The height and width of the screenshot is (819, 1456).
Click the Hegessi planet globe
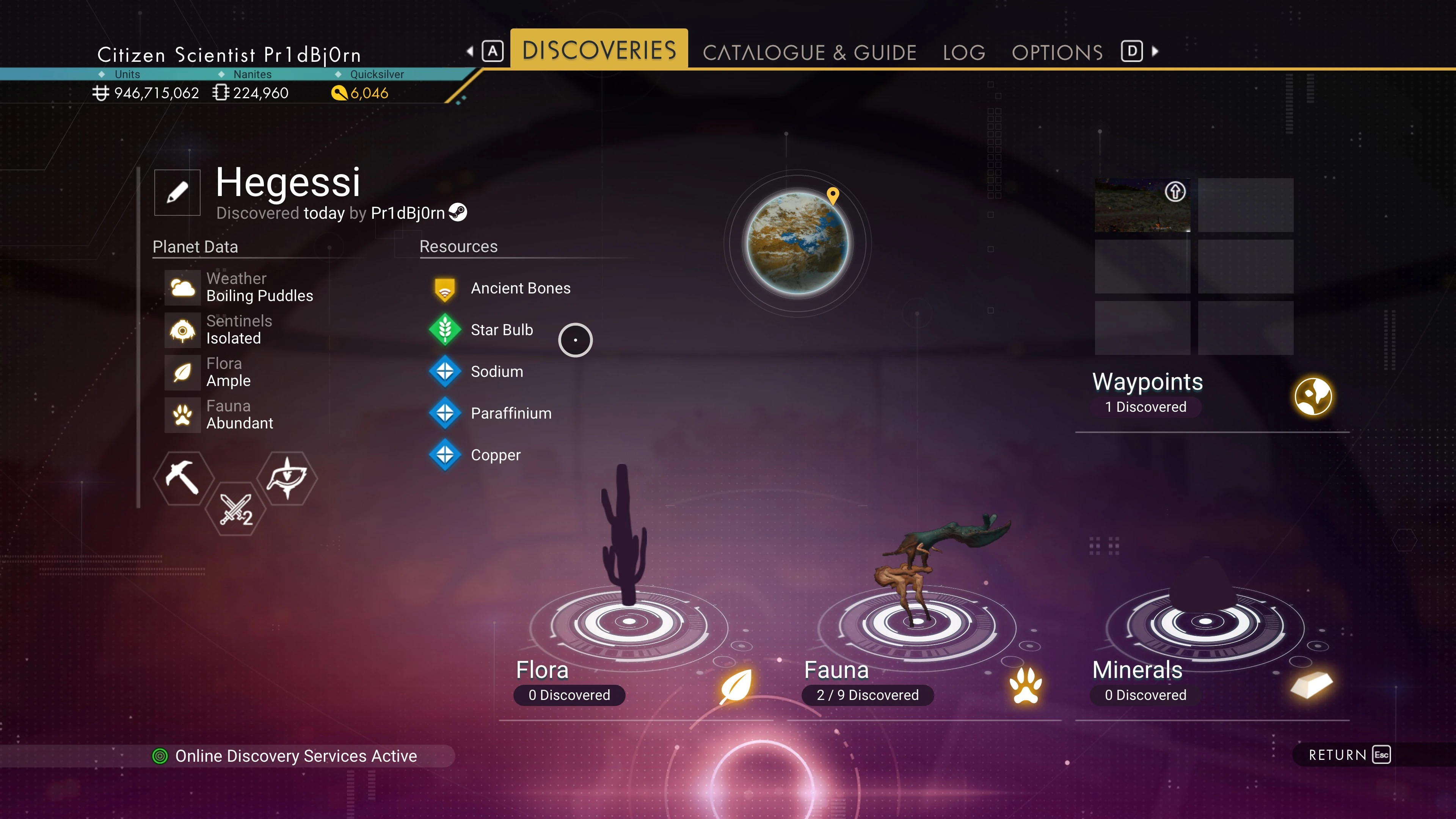coord(797,243)
